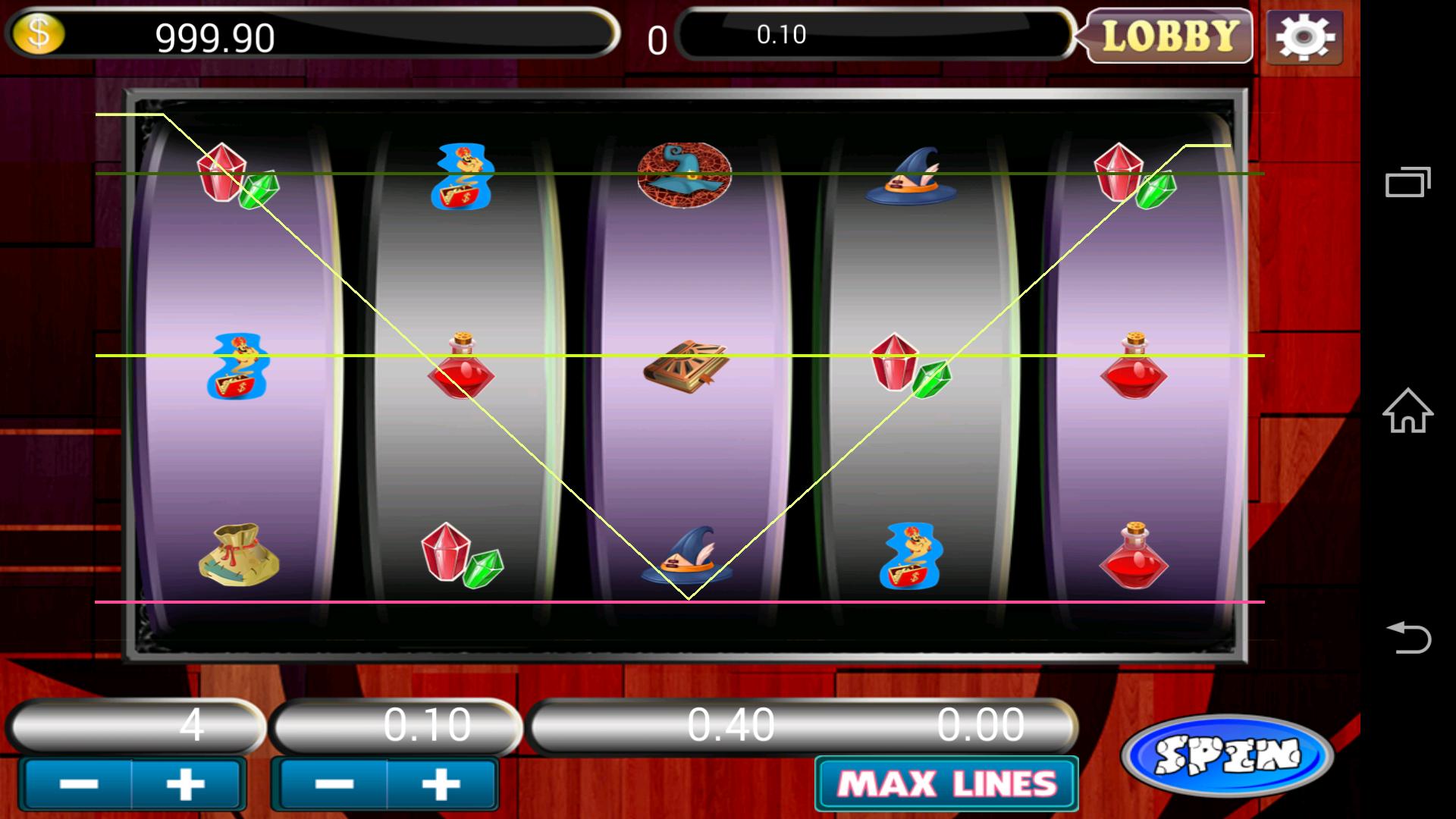The image size is (1456, 819).
Task: Tap the gold dollar coin icon
Action: 36,33
